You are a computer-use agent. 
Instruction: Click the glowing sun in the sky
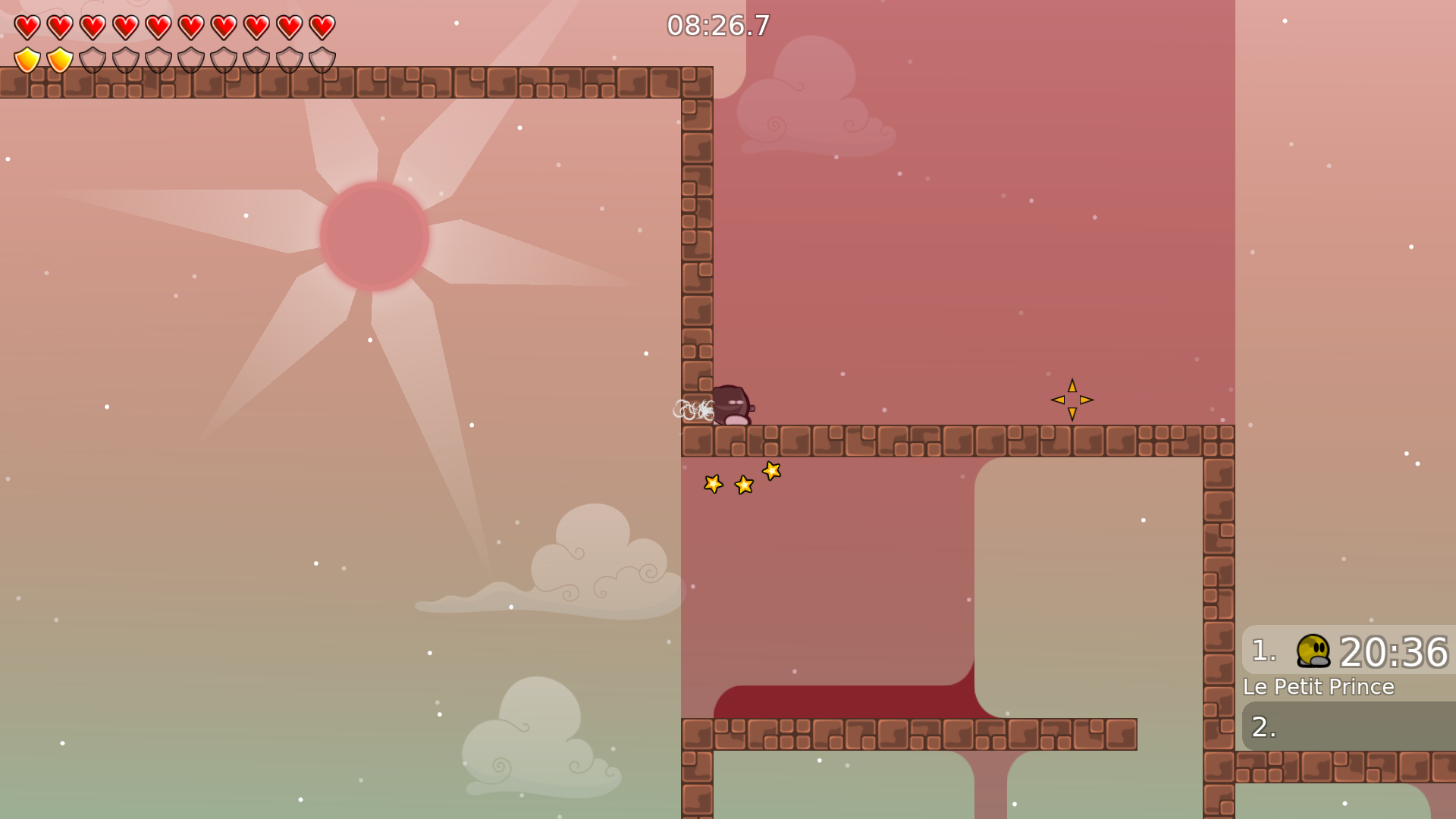pos(375,235)
